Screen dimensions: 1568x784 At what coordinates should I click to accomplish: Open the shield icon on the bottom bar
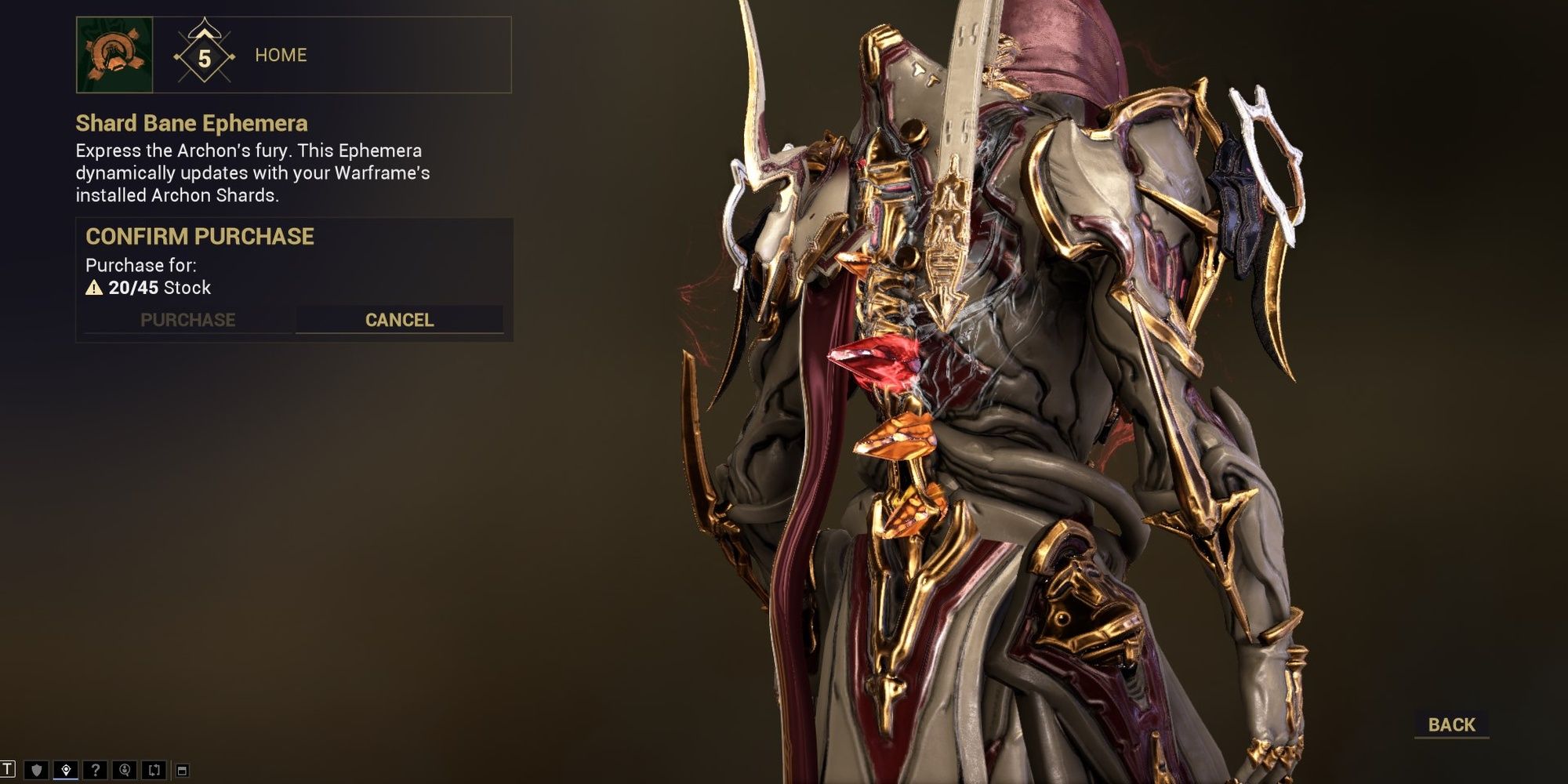click(x=35, y=770)
